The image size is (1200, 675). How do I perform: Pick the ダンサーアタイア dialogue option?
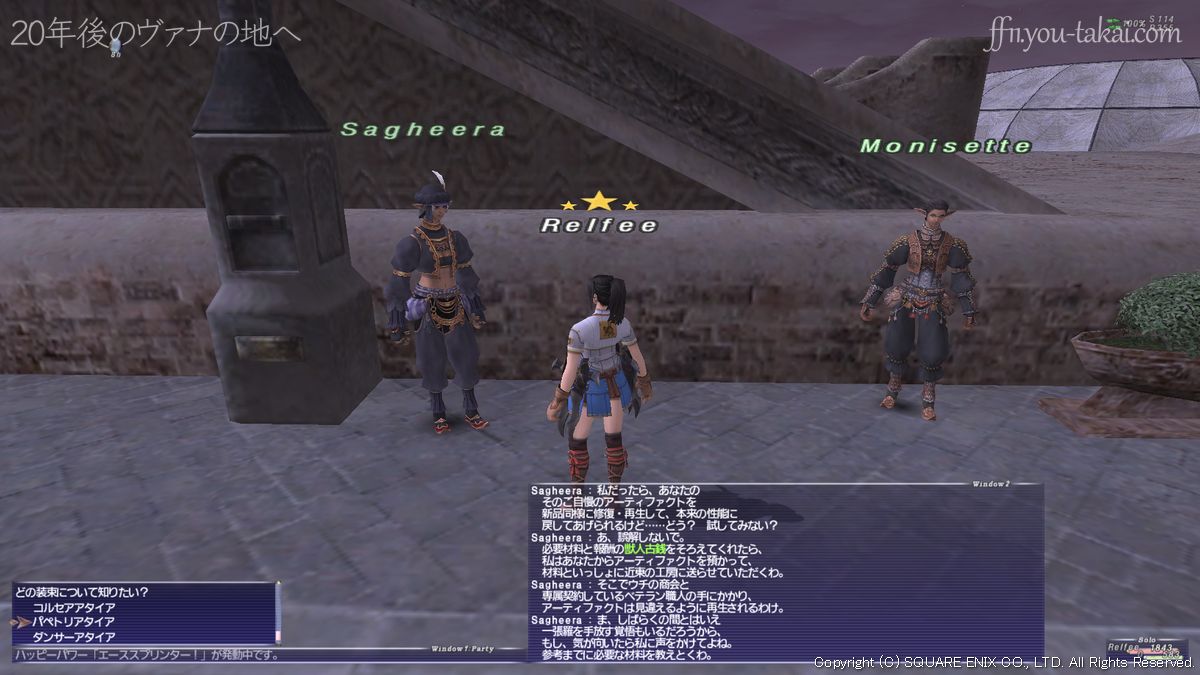[74, 637]
